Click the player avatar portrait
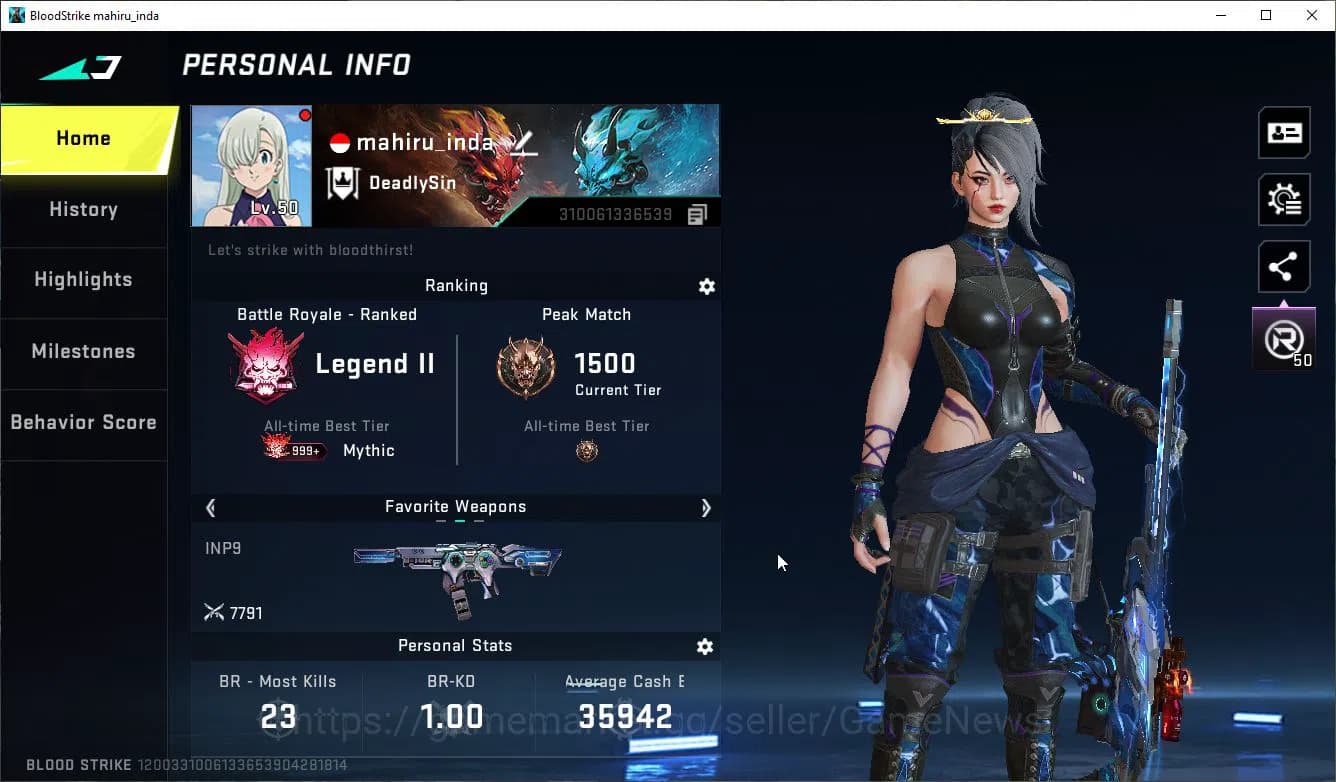1336x782 pixels. pyautogui.click(x=251, y=166)
